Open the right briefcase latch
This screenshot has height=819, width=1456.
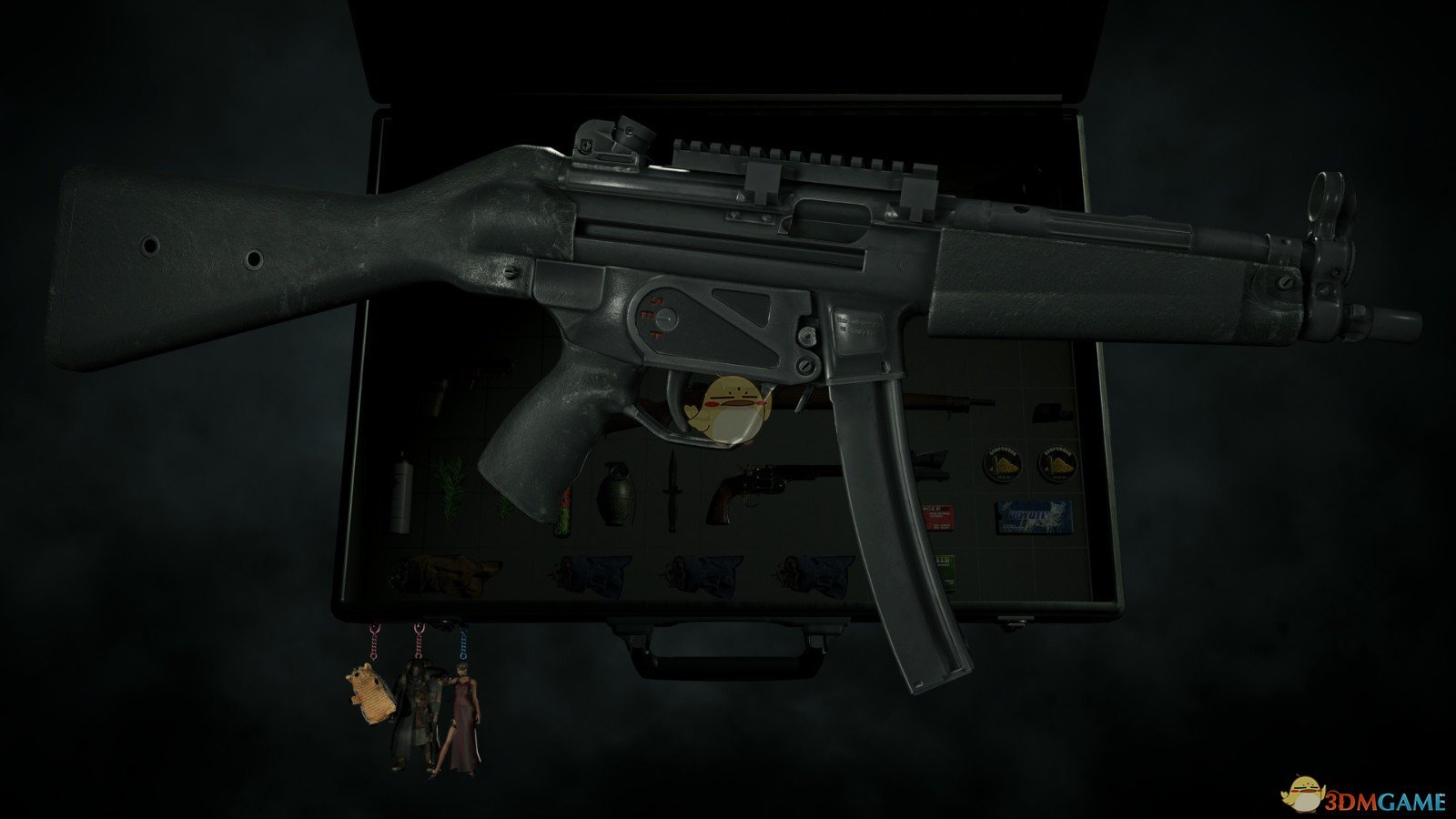point(1015,621)
